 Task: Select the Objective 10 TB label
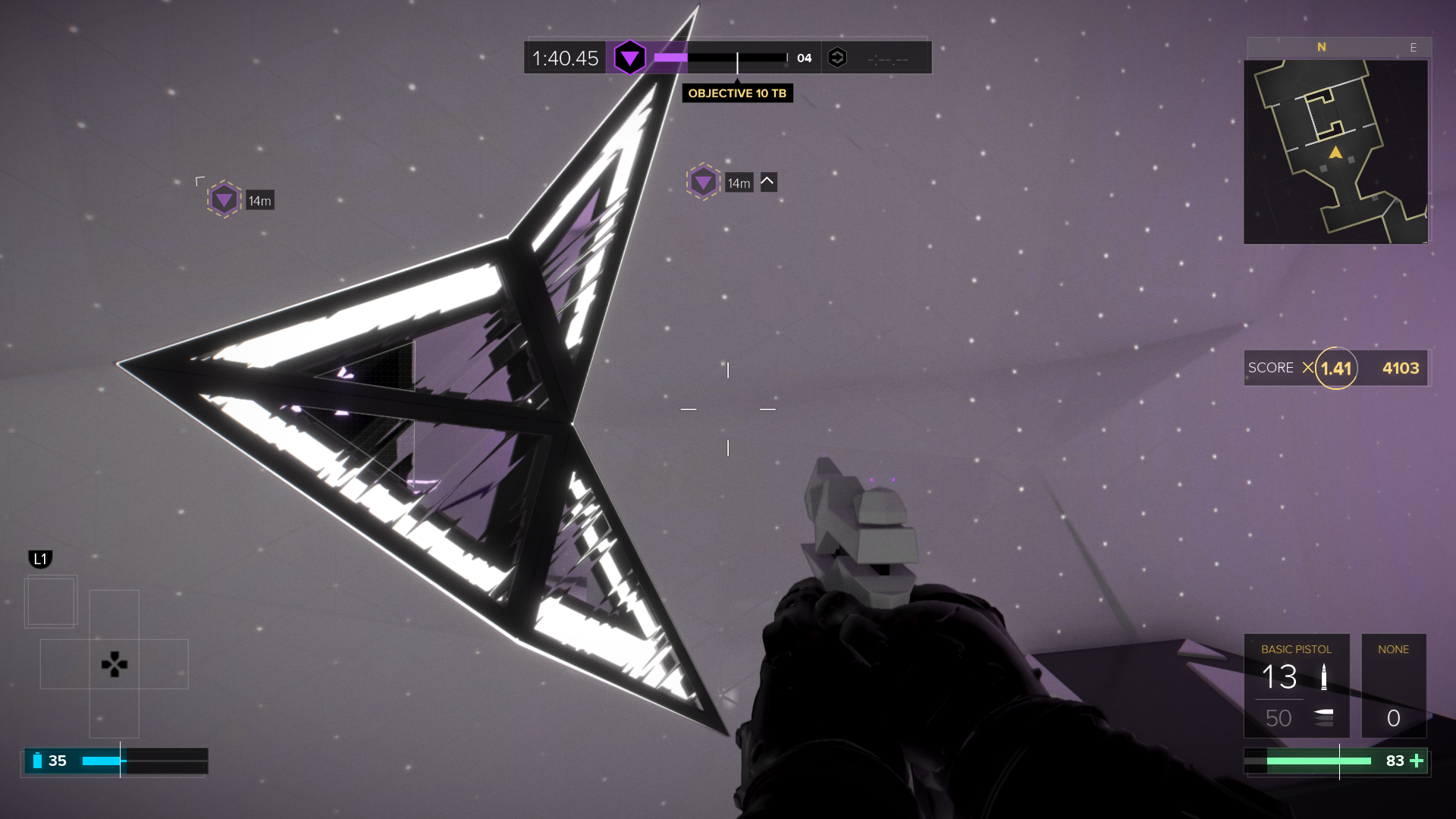[x=737, y=93]
